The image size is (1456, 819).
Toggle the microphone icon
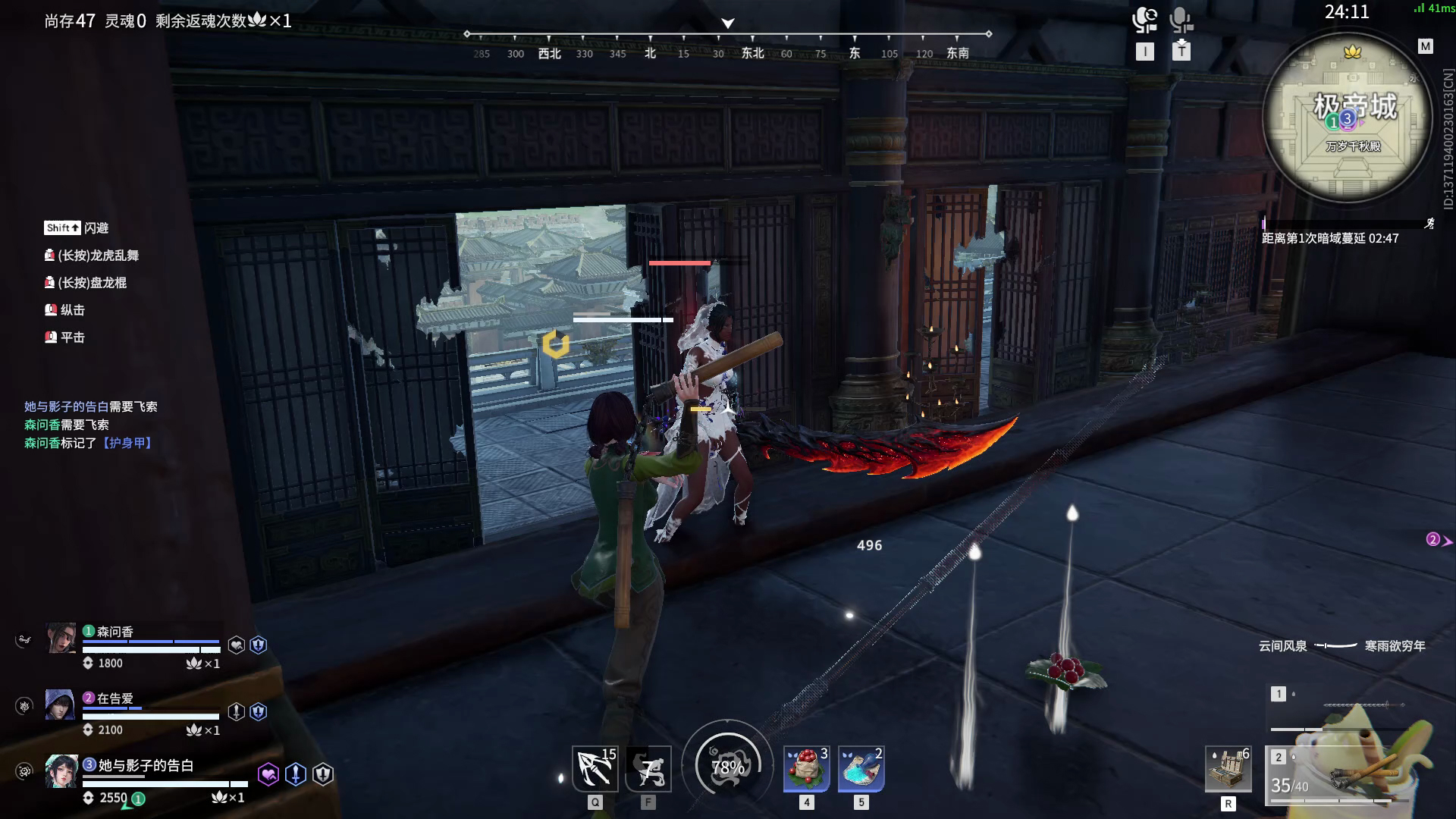pos(1181,20)
